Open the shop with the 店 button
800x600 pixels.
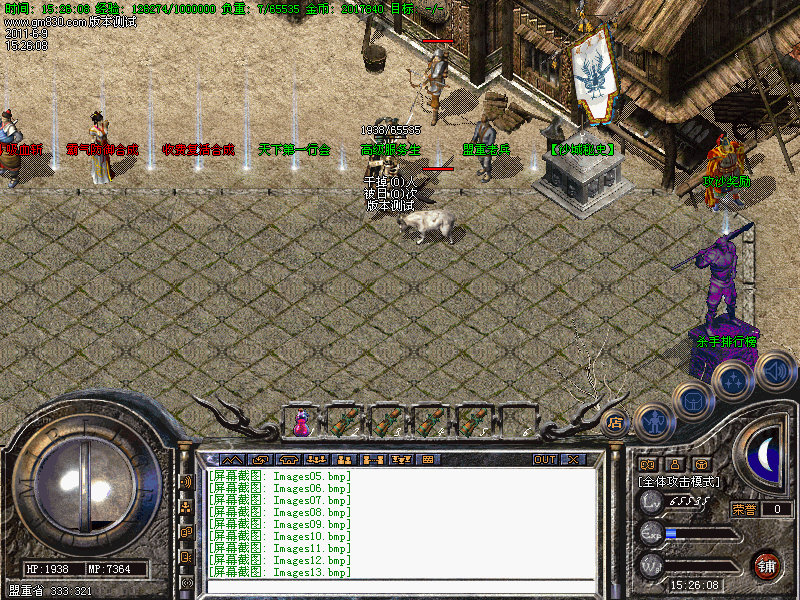[x=616, y=421]
